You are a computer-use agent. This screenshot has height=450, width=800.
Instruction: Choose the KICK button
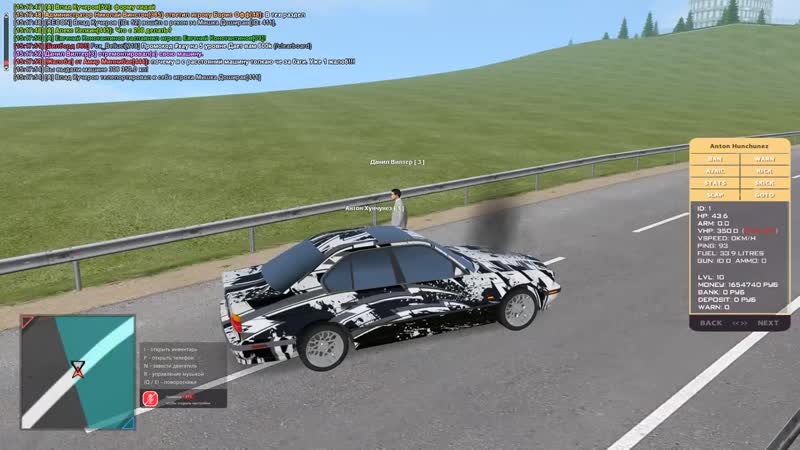coord(764,171)
